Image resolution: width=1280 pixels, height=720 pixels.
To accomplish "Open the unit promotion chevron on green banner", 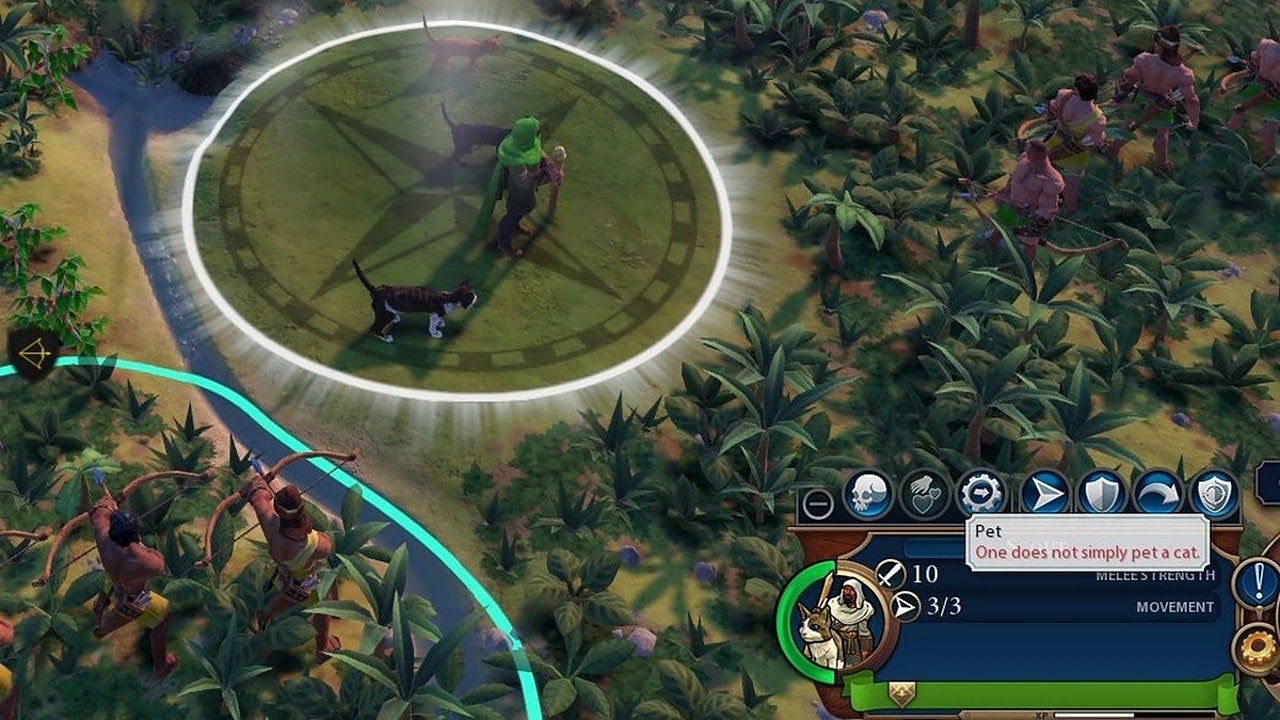I will (902, 691).
